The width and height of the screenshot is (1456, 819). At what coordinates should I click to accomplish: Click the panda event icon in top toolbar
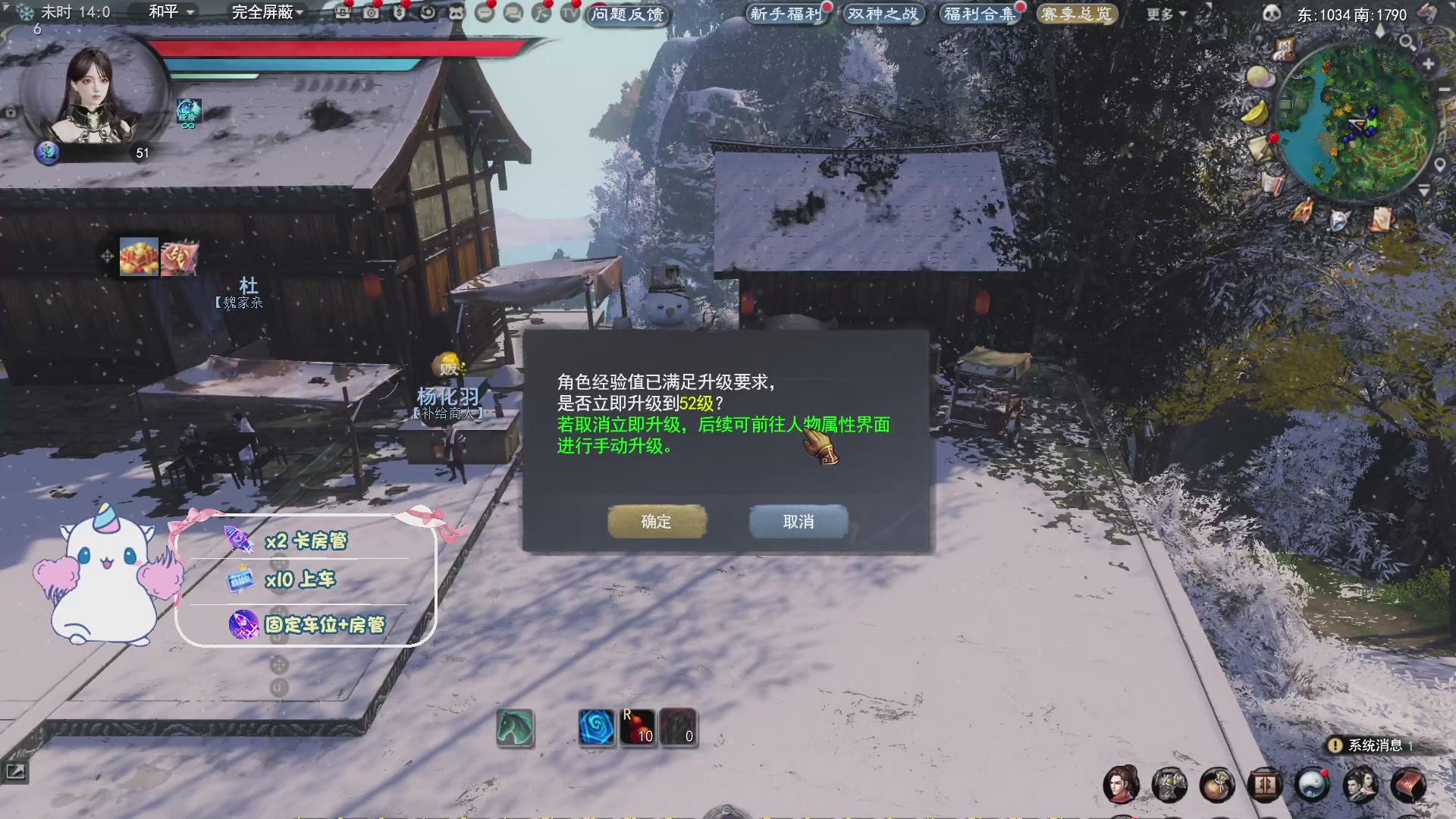pos(457,13)
